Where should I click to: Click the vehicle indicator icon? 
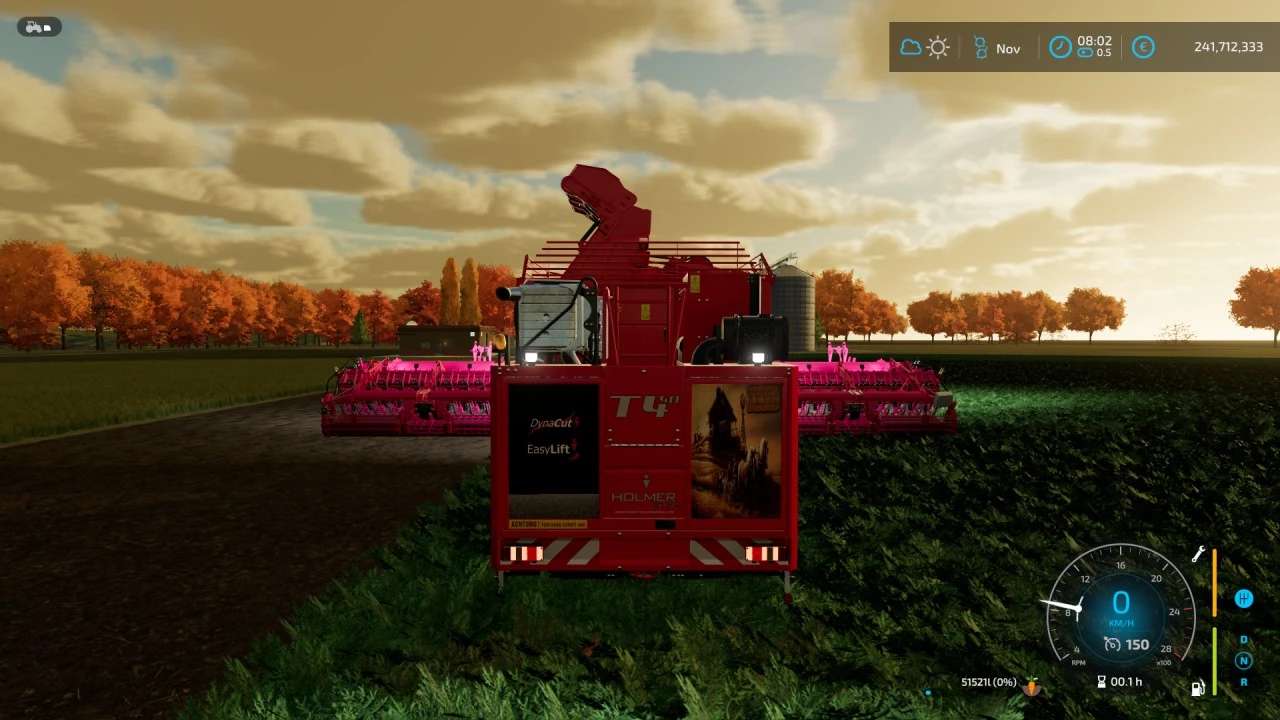[x=39, y=27]
